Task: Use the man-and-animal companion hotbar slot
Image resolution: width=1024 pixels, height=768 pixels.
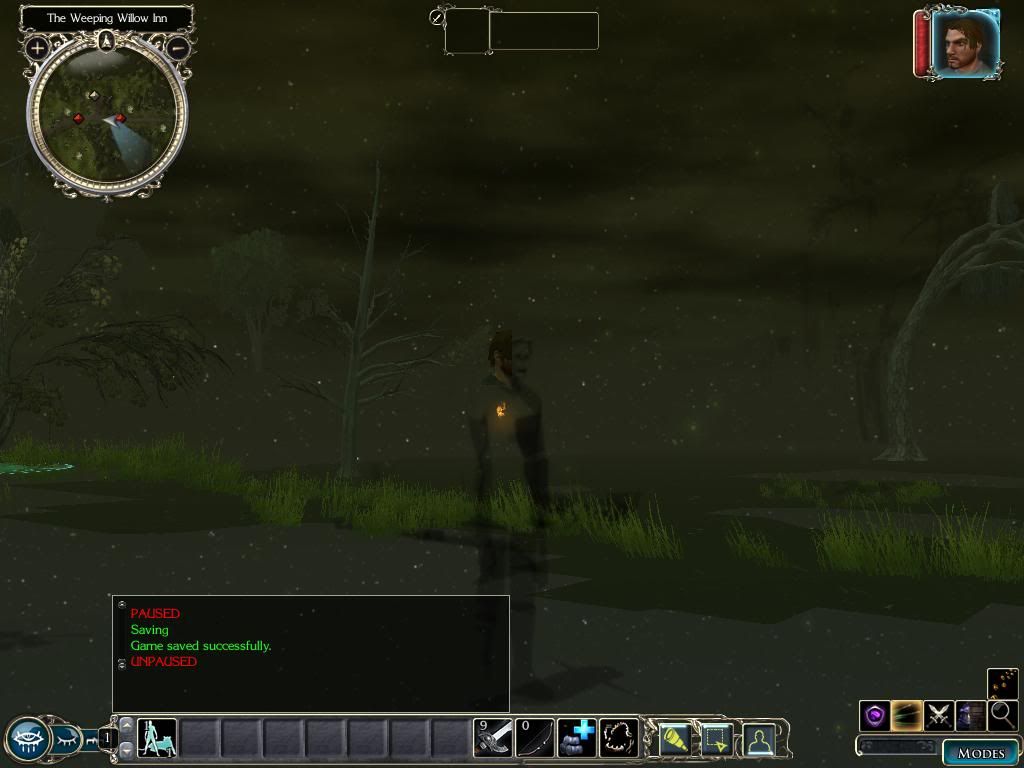Action: 157,738
